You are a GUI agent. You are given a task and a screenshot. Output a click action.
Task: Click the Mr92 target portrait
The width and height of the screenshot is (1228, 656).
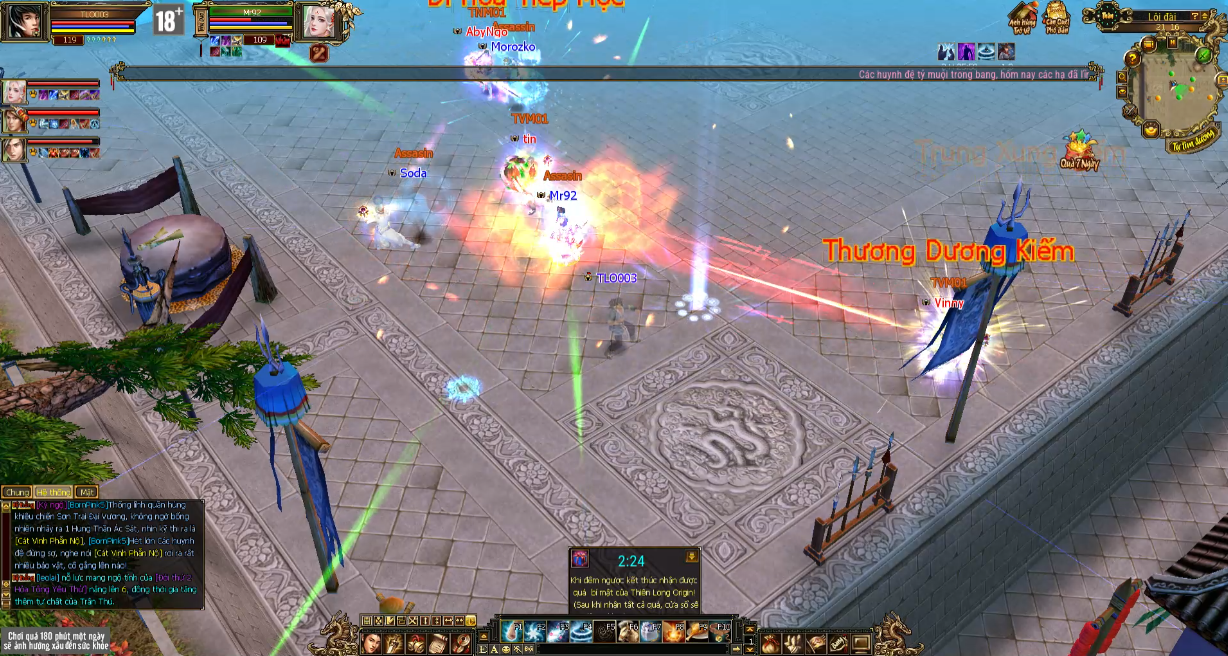click(x=321, y=22)
